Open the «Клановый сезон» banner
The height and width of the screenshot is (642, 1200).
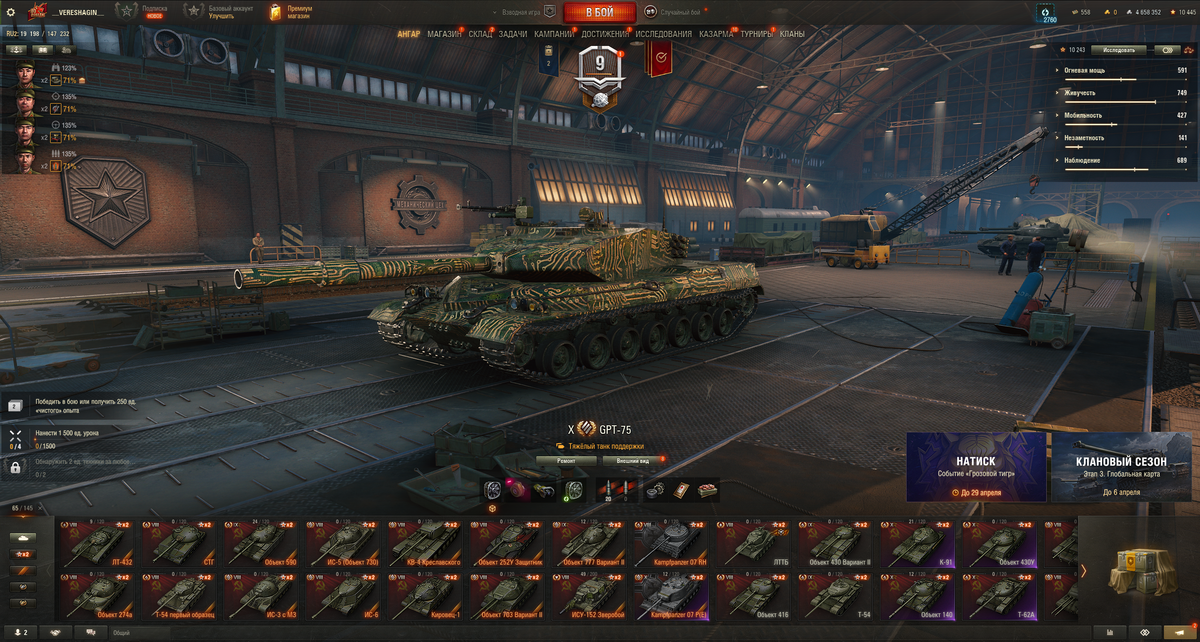[x=1122, y=467]
